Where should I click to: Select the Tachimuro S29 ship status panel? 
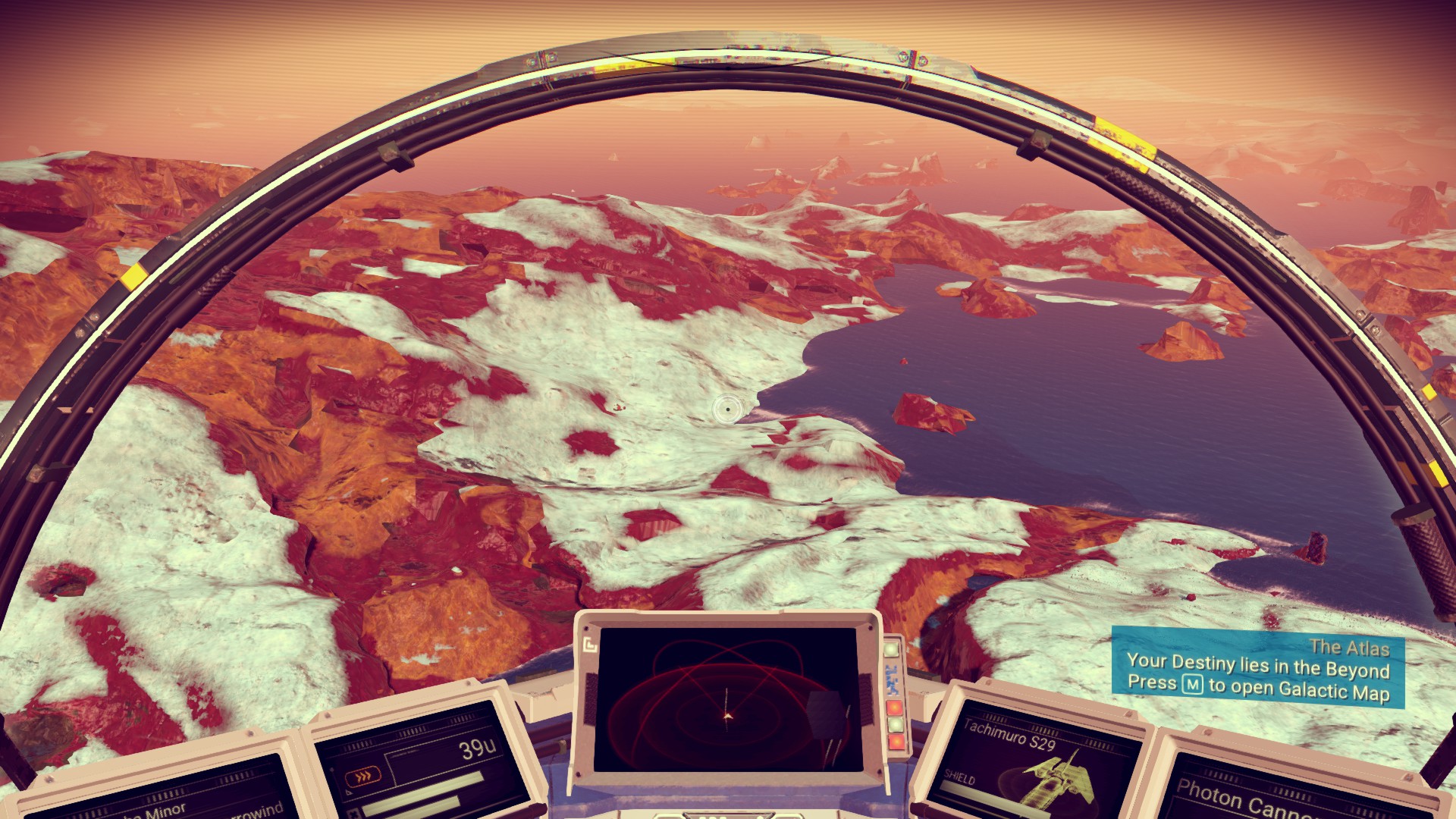(1036, 761)
